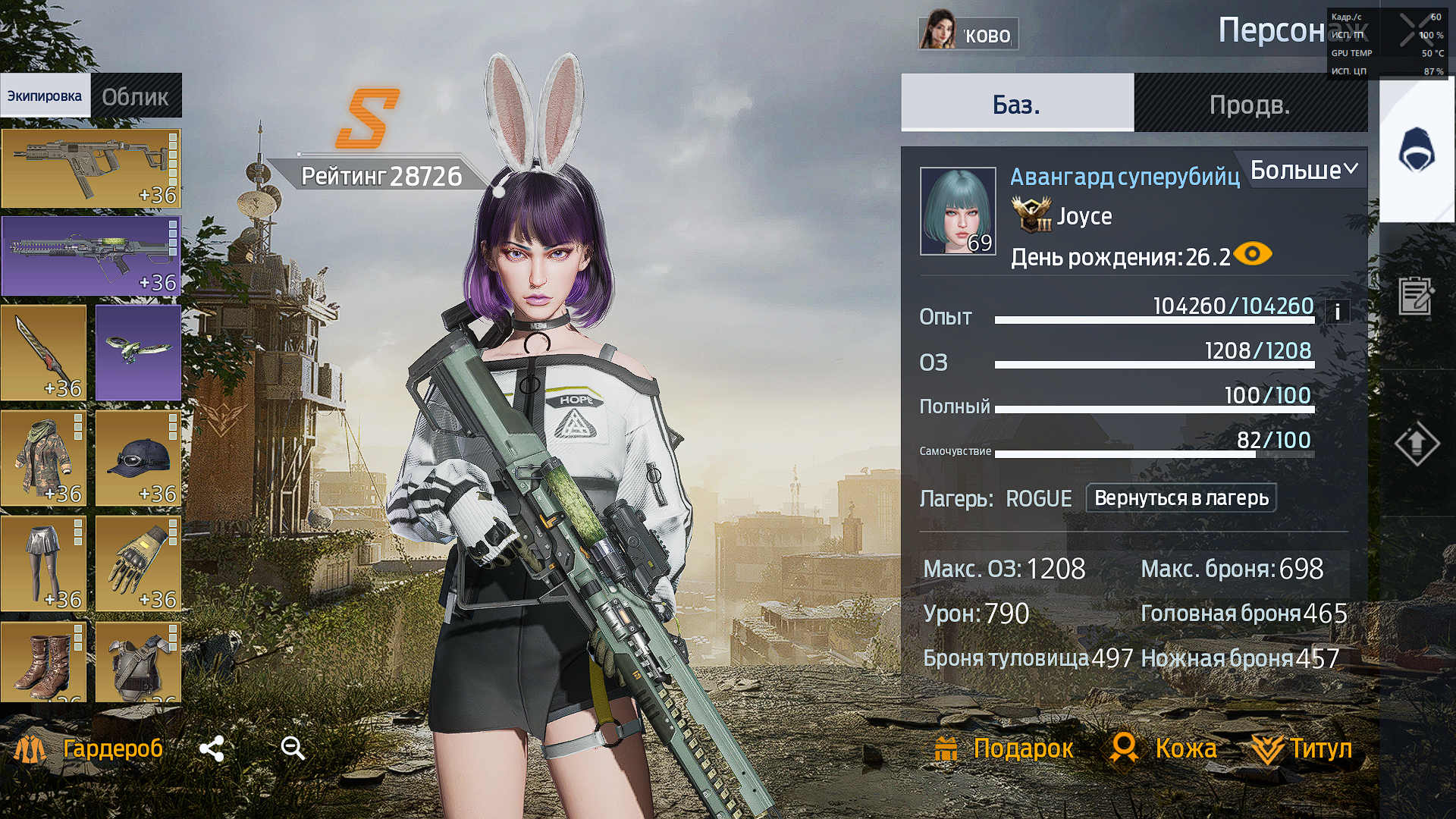Click Вернуться в лагерь button
Screen dimensions: 1456x819
coord(1181,498)
